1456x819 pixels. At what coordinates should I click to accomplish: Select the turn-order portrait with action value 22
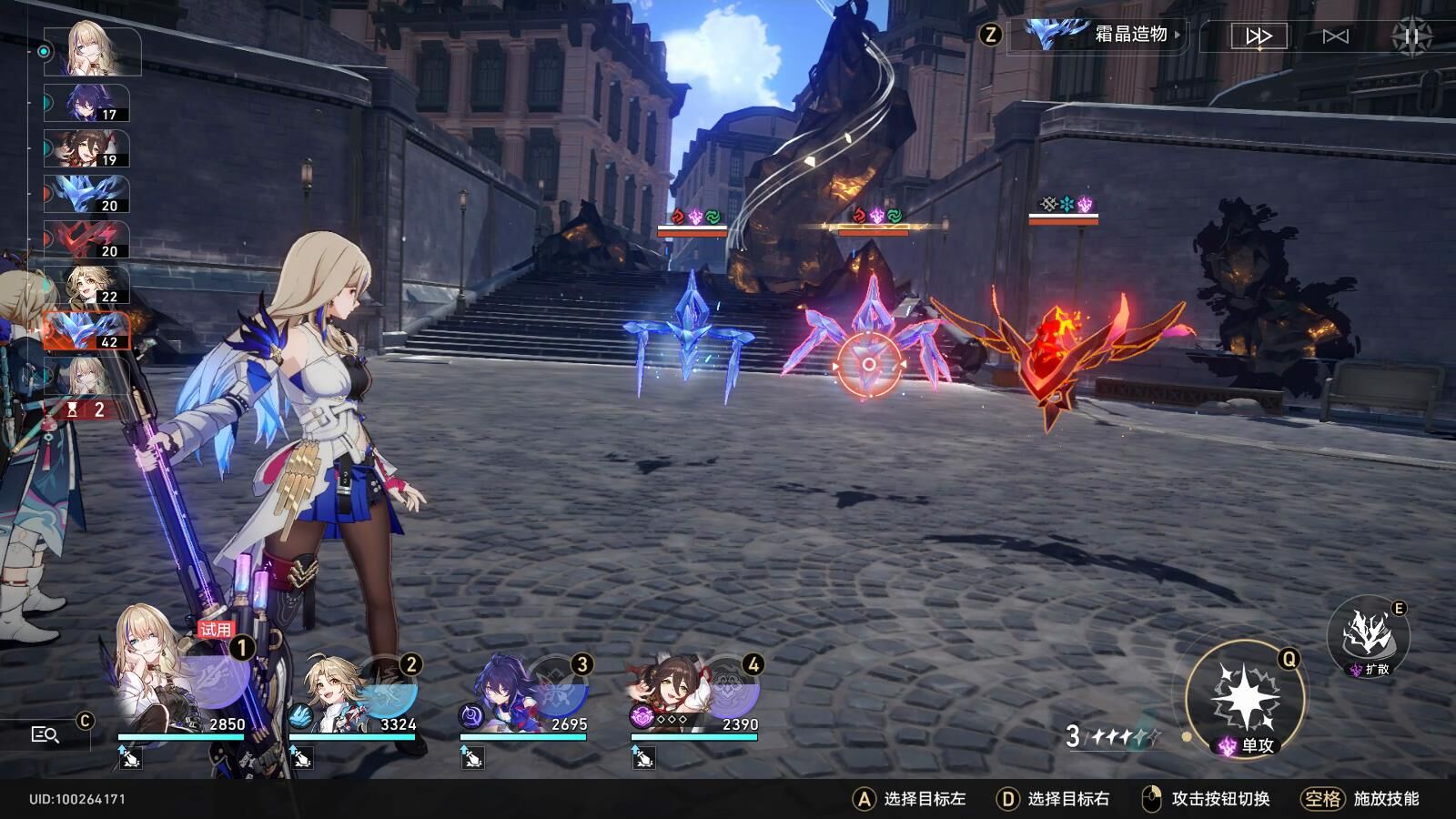(87, 285)
